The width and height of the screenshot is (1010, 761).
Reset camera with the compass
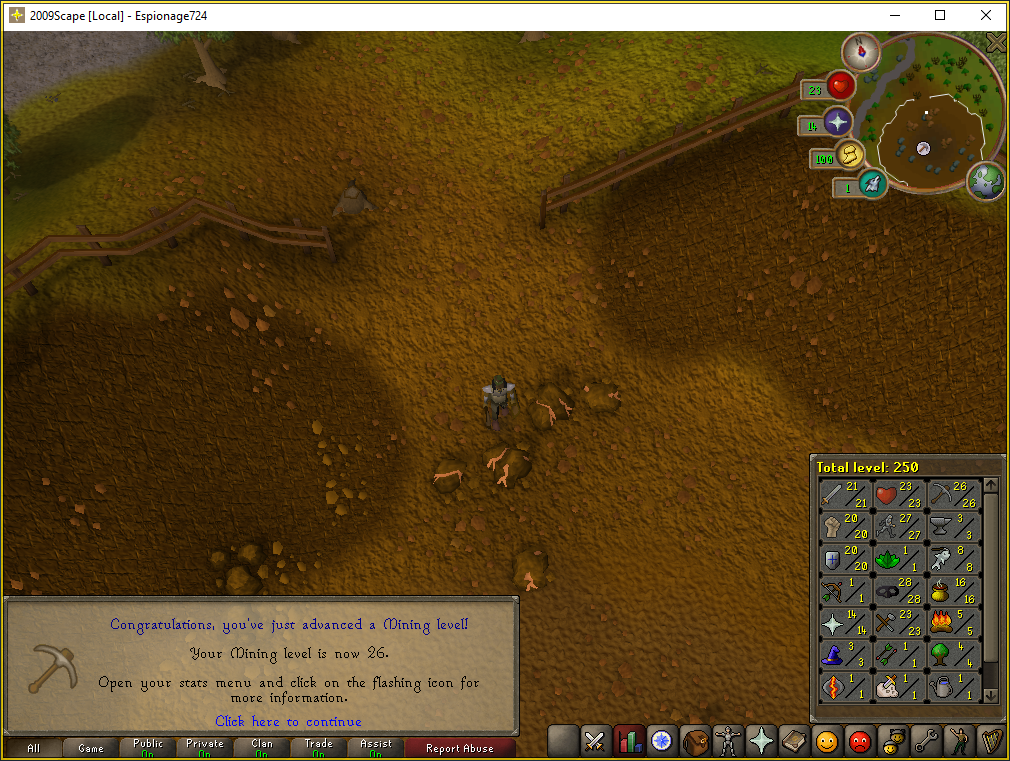tap(859, 50)
